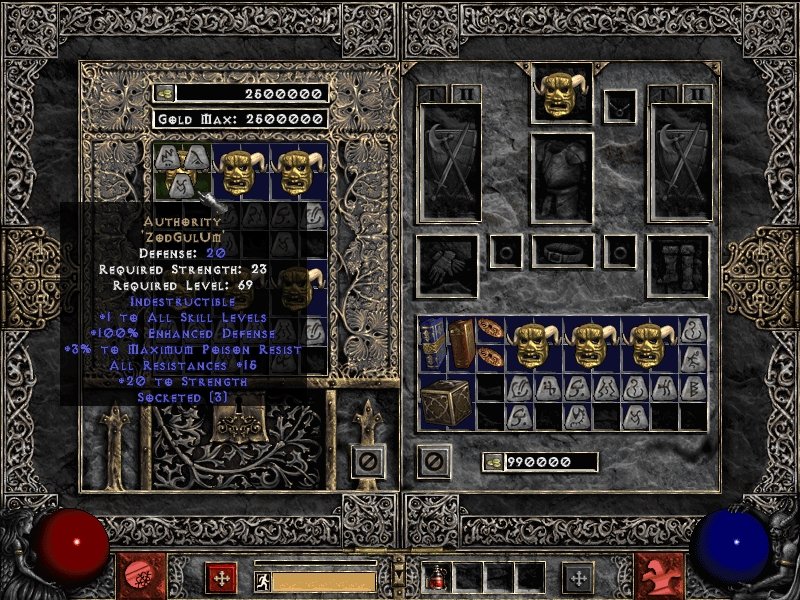Click the stash gold withdraw button
Screen dimensions: 800x600
[164, 93]
